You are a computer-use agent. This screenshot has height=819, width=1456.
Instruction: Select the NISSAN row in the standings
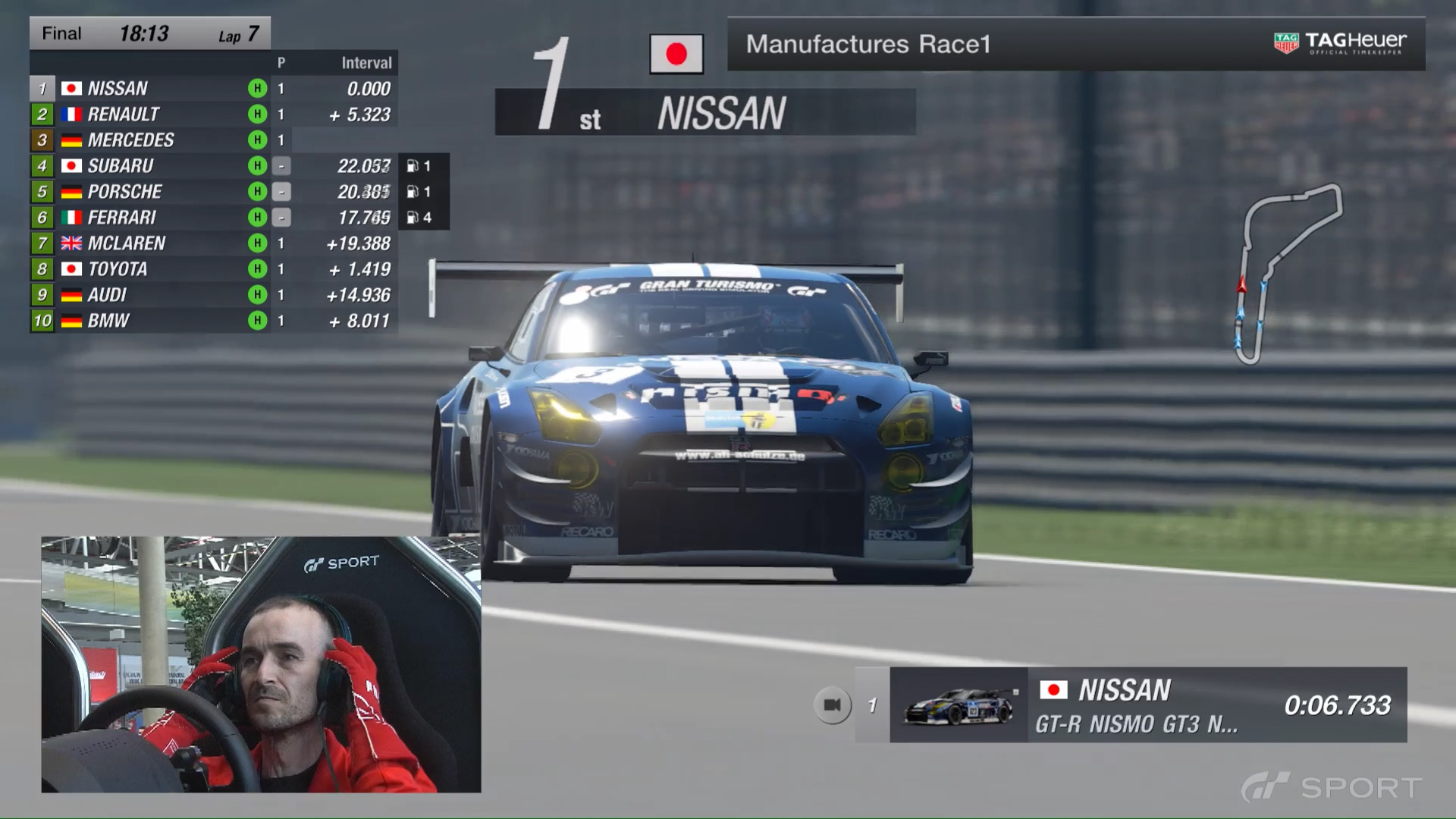[213, 89]
